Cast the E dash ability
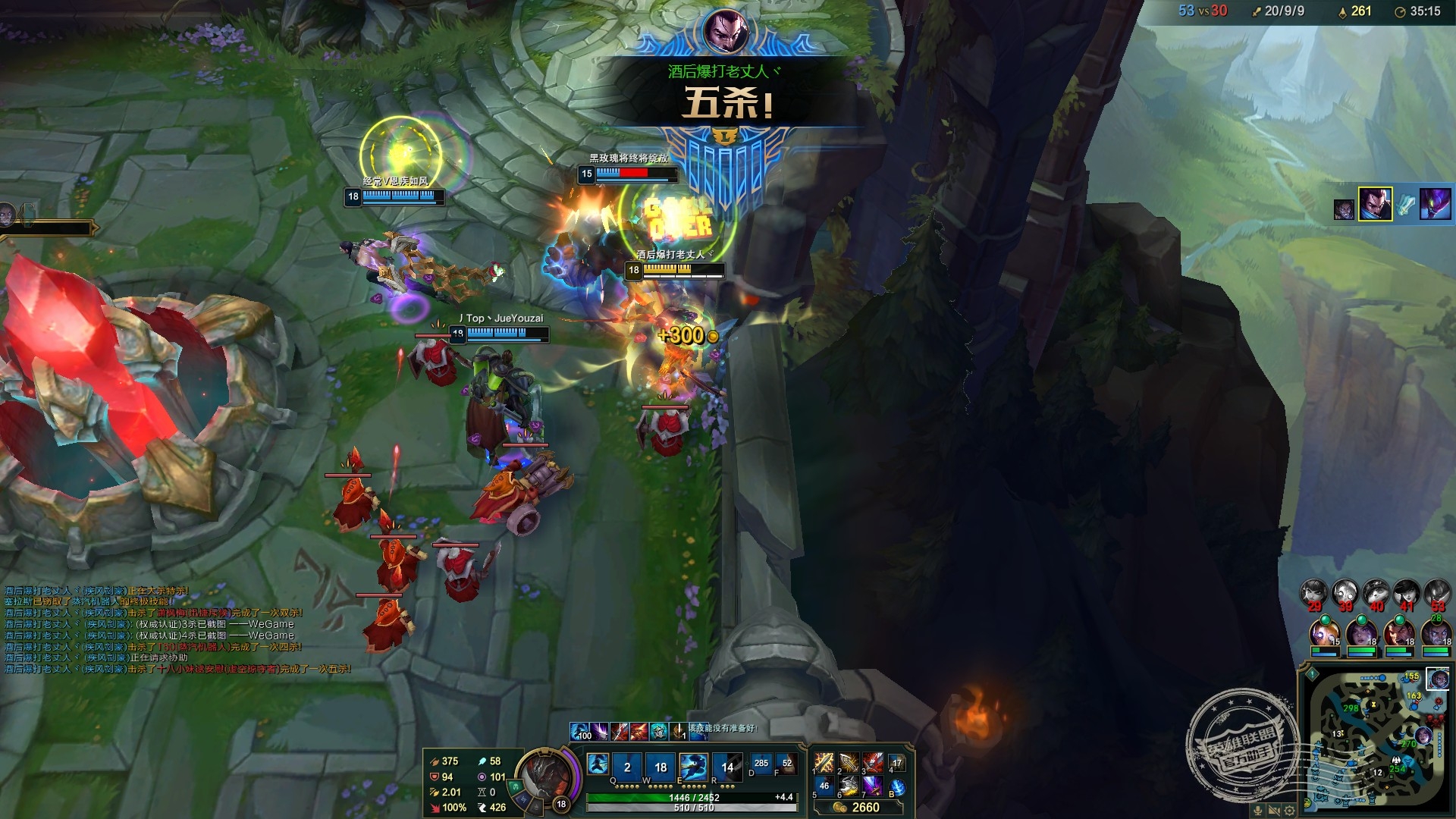The width and height of the screenshot is (1456, 819). click(693, 767)
